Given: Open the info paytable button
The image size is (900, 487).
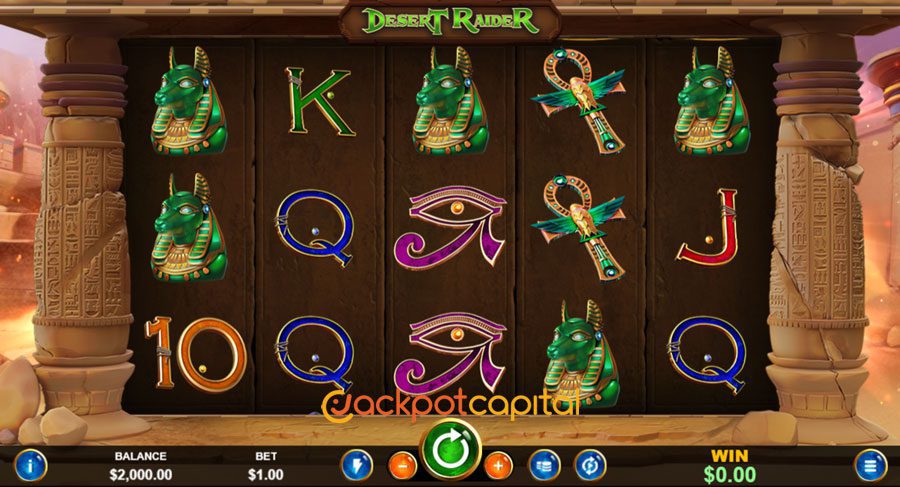Looking at the screenshot, I should tap(30, 465).
